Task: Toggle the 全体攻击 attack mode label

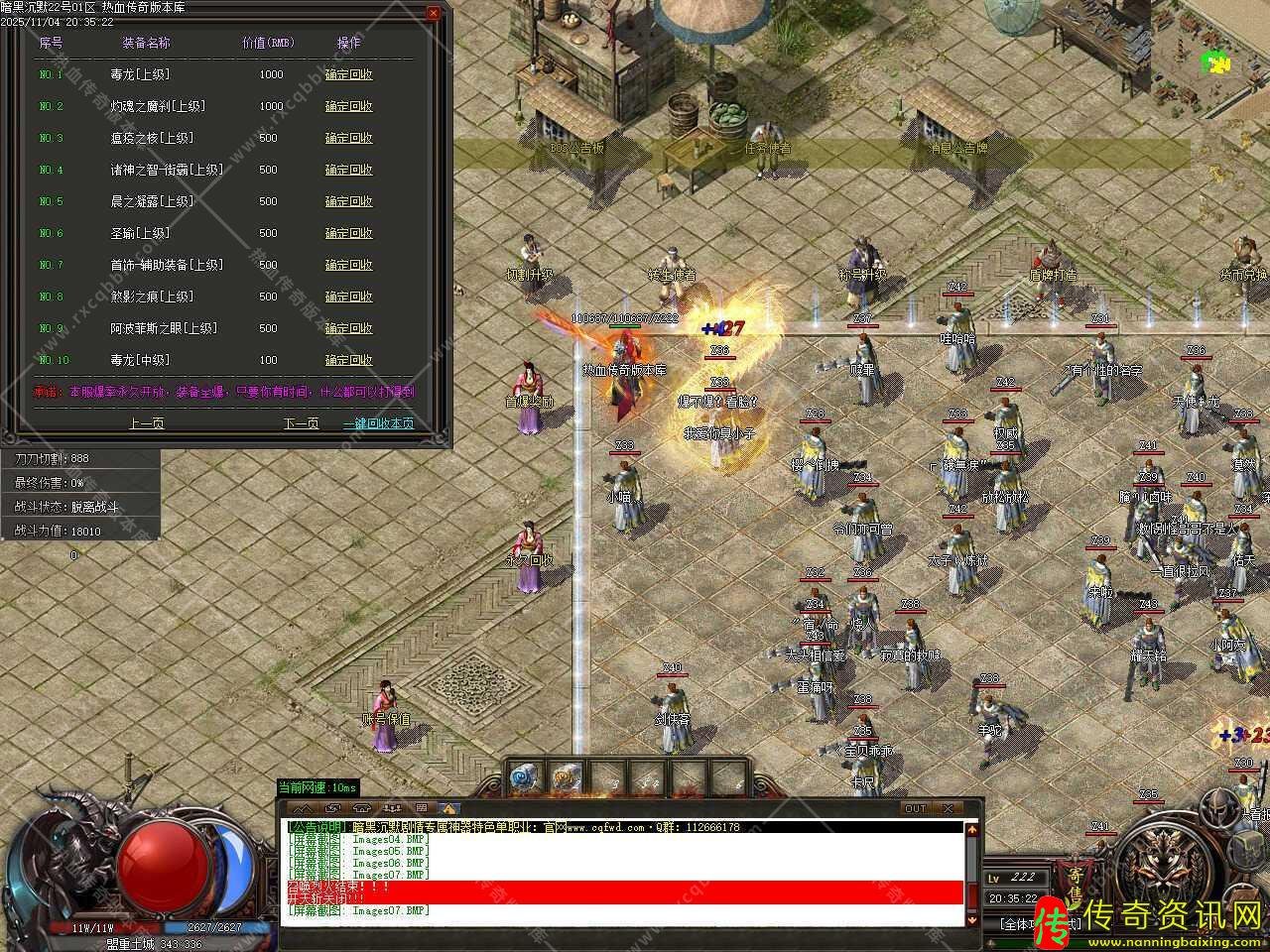Action: pos(1020,923)
